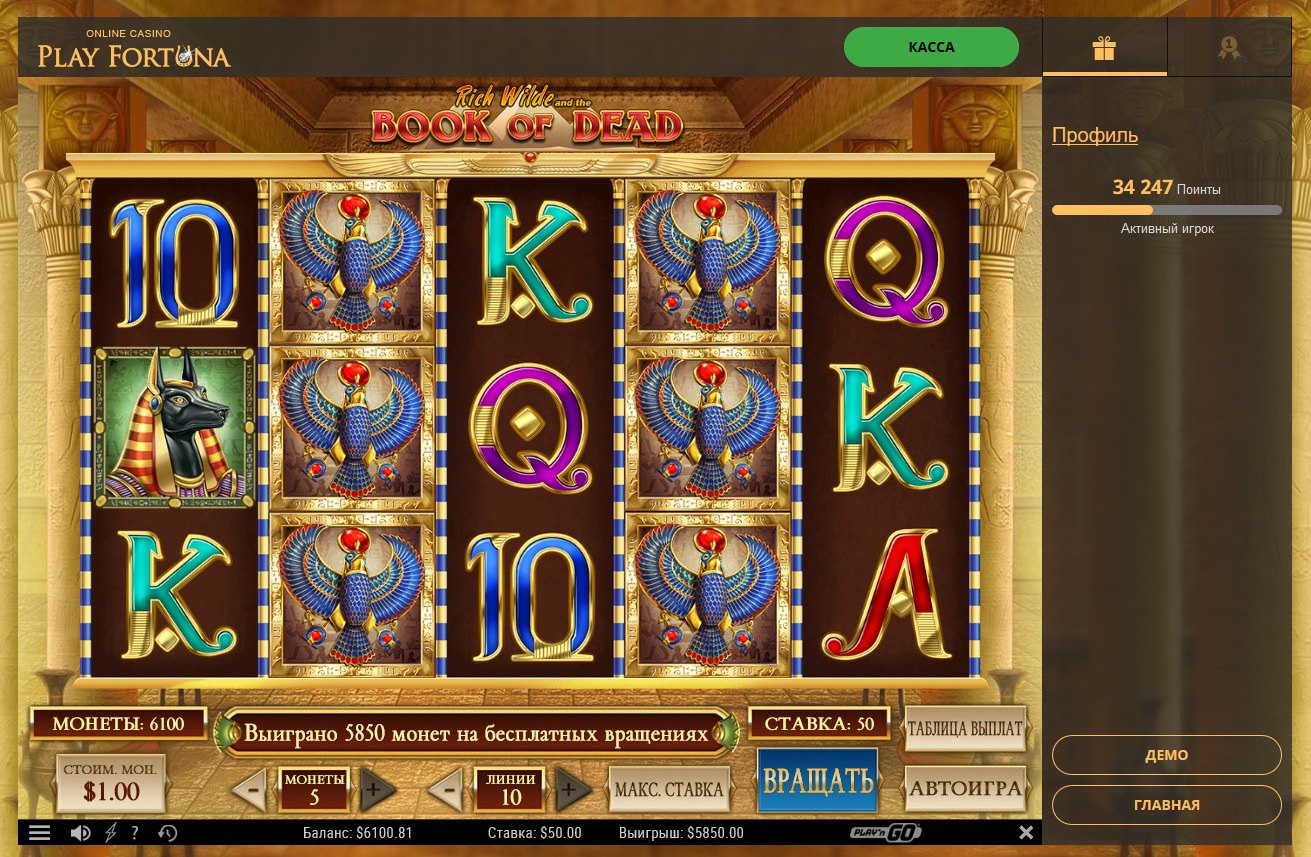Image resolution: width=1311 pixels, height=857 pixels.
Task: Increase the МОНЕТЫ coin count
Action: (375, 790)
